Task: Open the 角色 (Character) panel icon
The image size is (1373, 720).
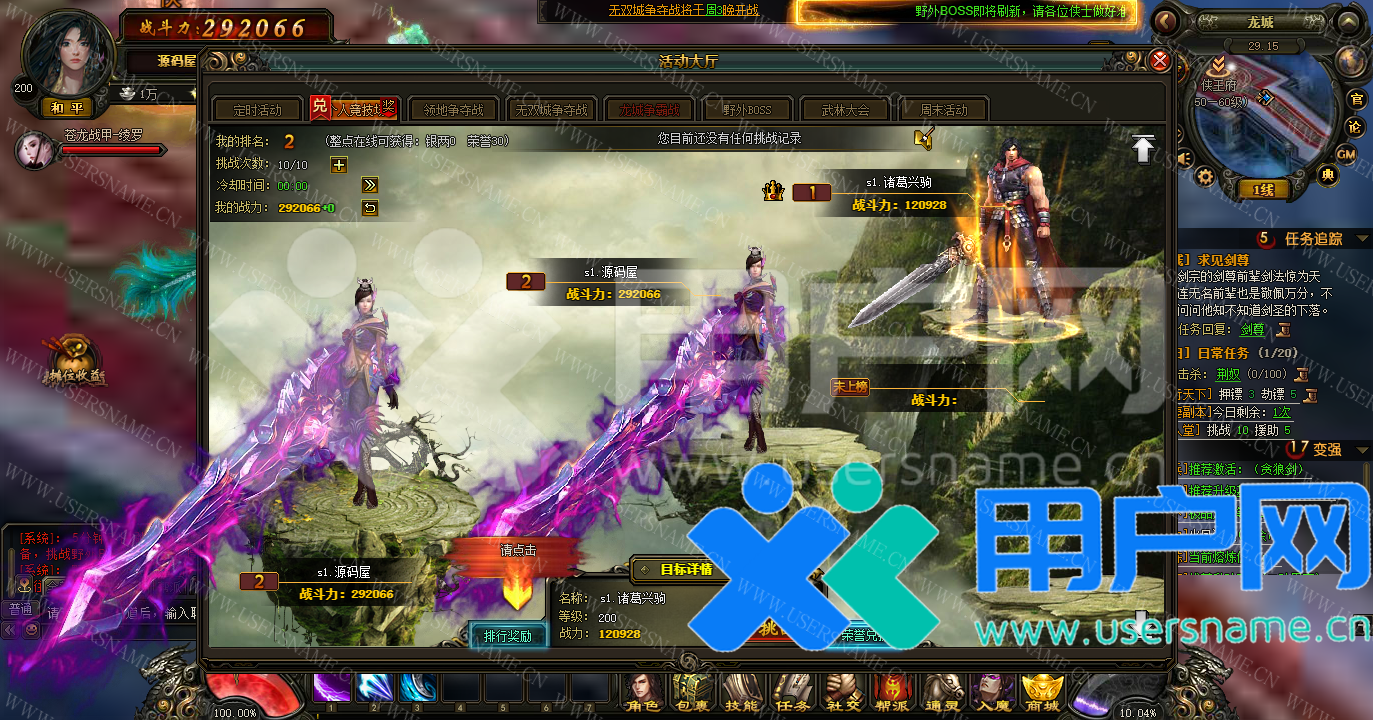Action: pos(642,690)
